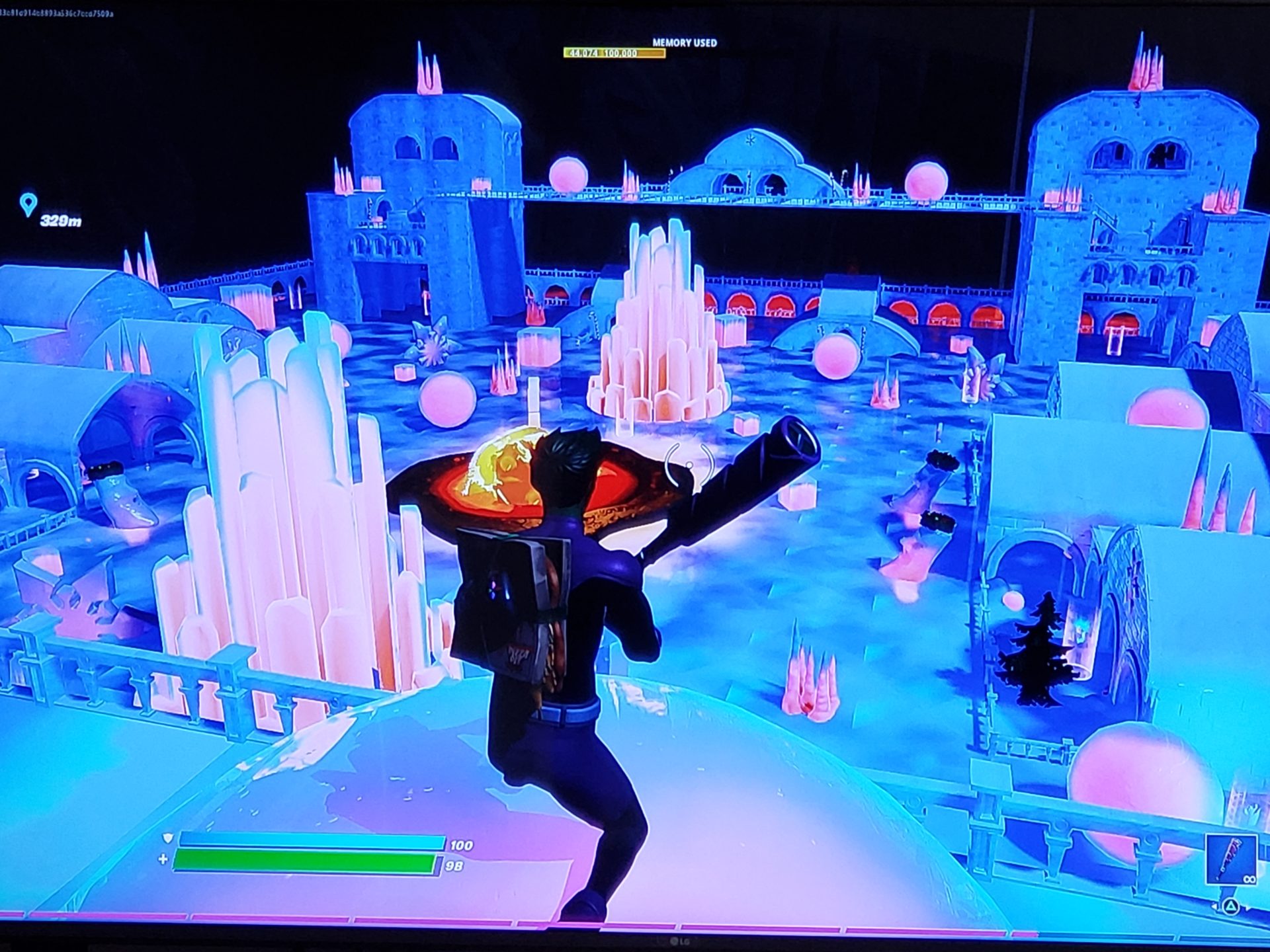
Task: Click the left arrow beside the weapon selector
Action: coord(1214,906)
